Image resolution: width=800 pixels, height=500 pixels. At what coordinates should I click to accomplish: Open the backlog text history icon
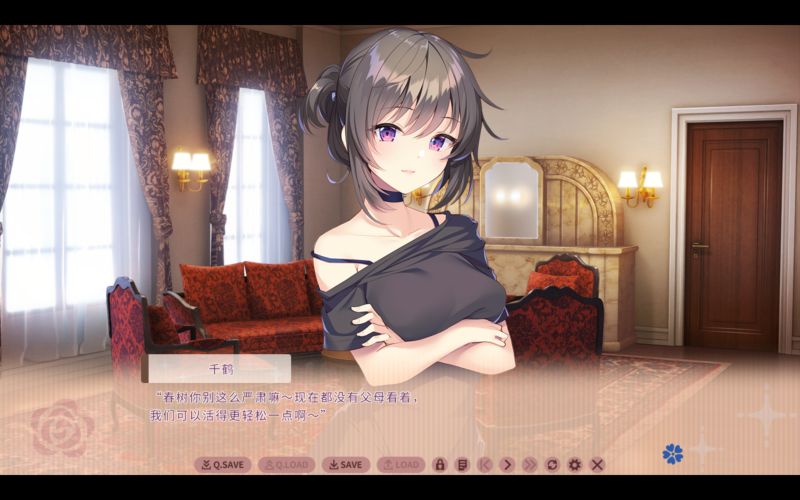461,464
